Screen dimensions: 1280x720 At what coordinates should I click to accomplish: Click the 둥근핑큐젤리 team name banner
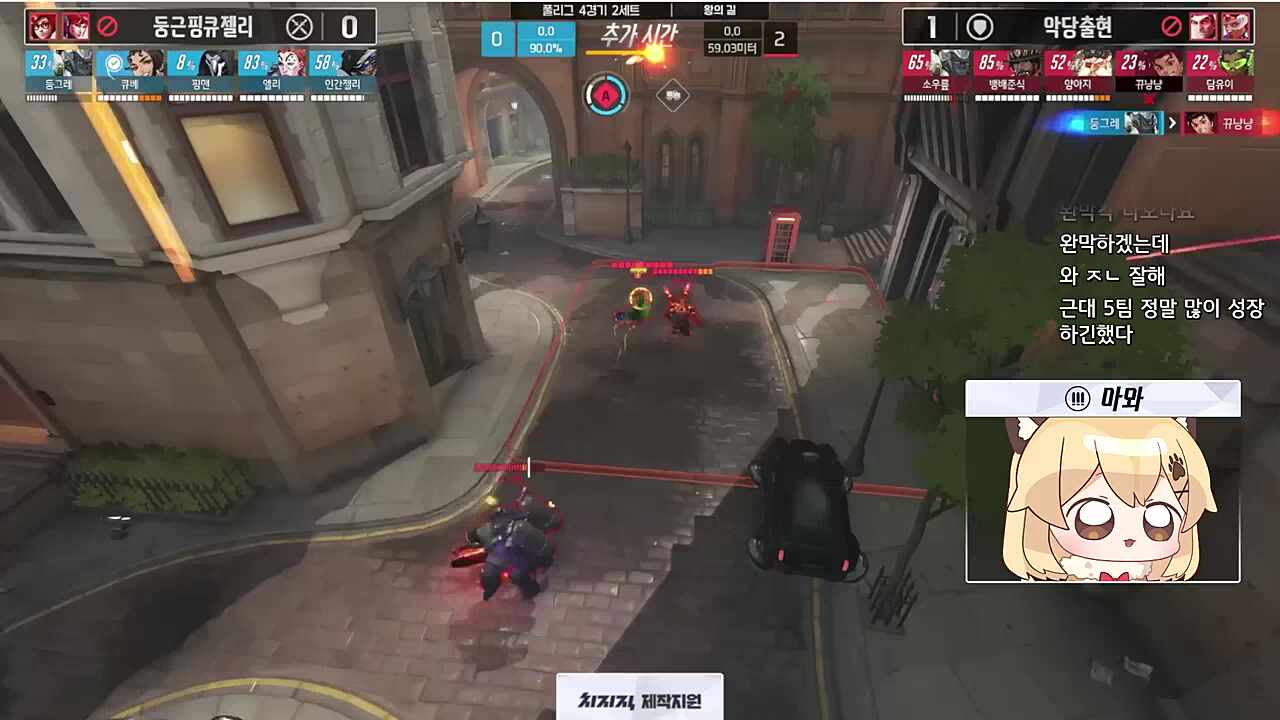click(x=203, y=27)
